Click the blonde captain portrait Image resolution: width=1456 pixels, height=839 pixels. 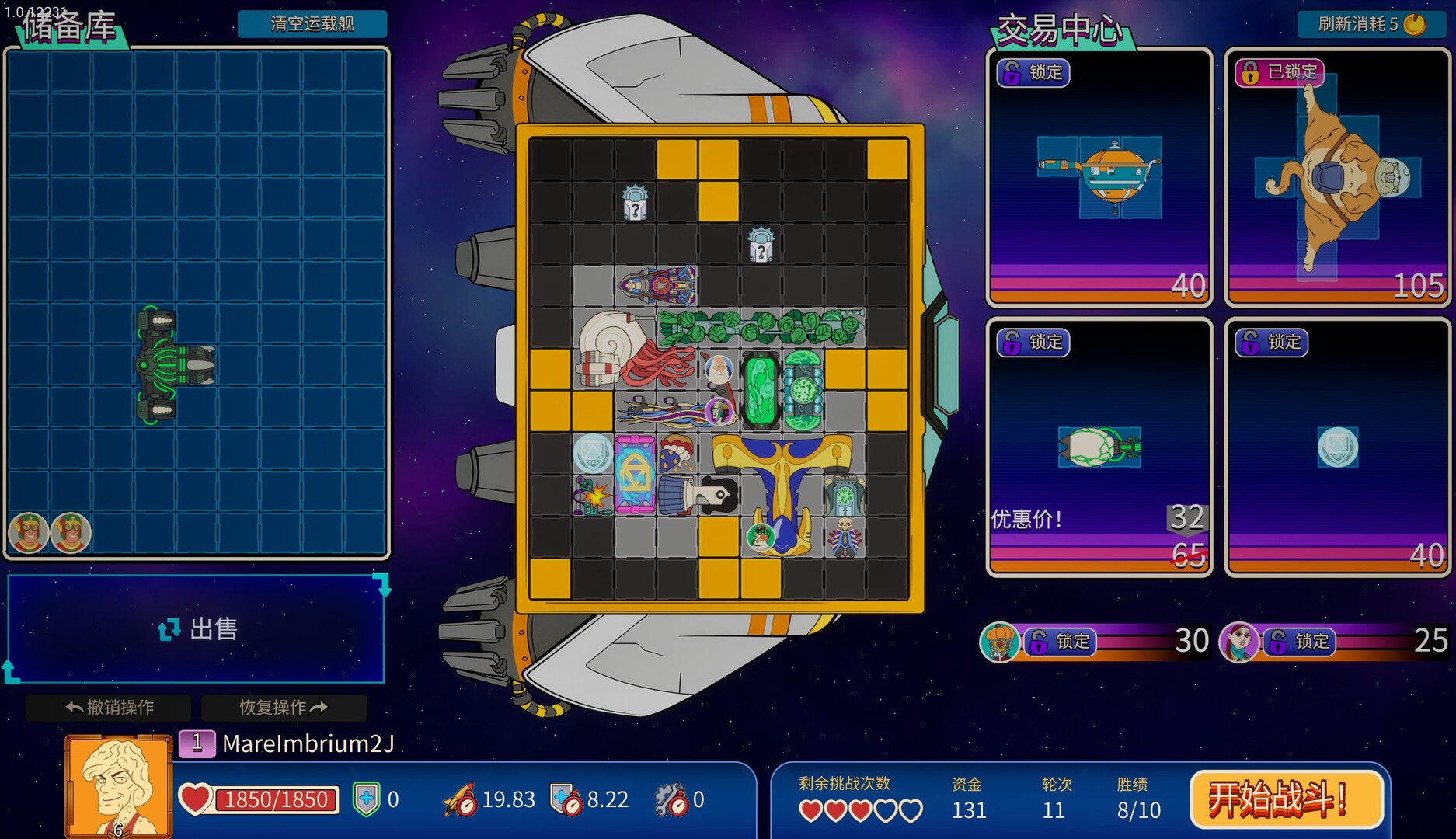[x=118, y=786]
